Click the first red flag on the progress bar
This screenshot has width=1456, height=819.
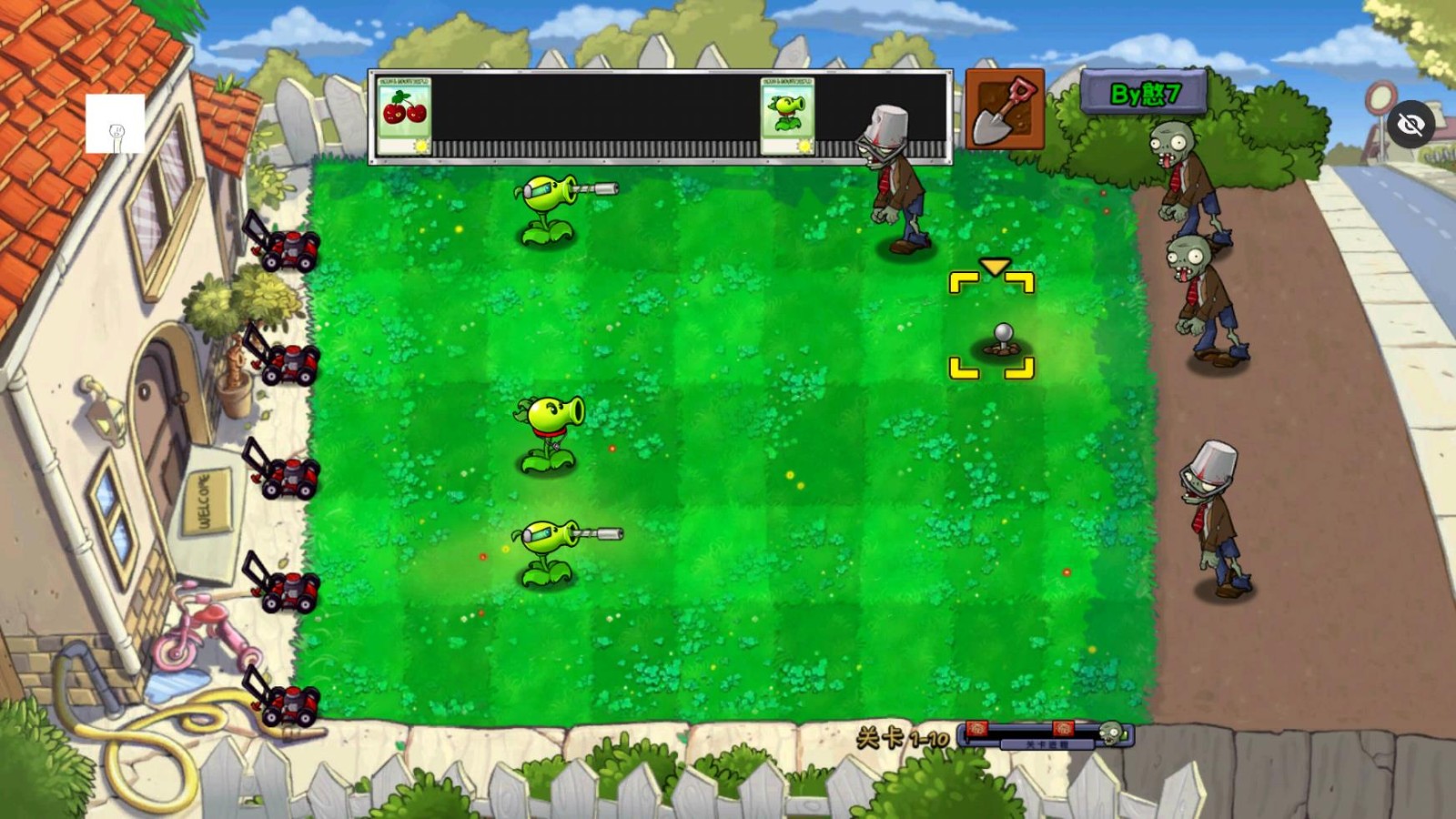click(976, 728)
